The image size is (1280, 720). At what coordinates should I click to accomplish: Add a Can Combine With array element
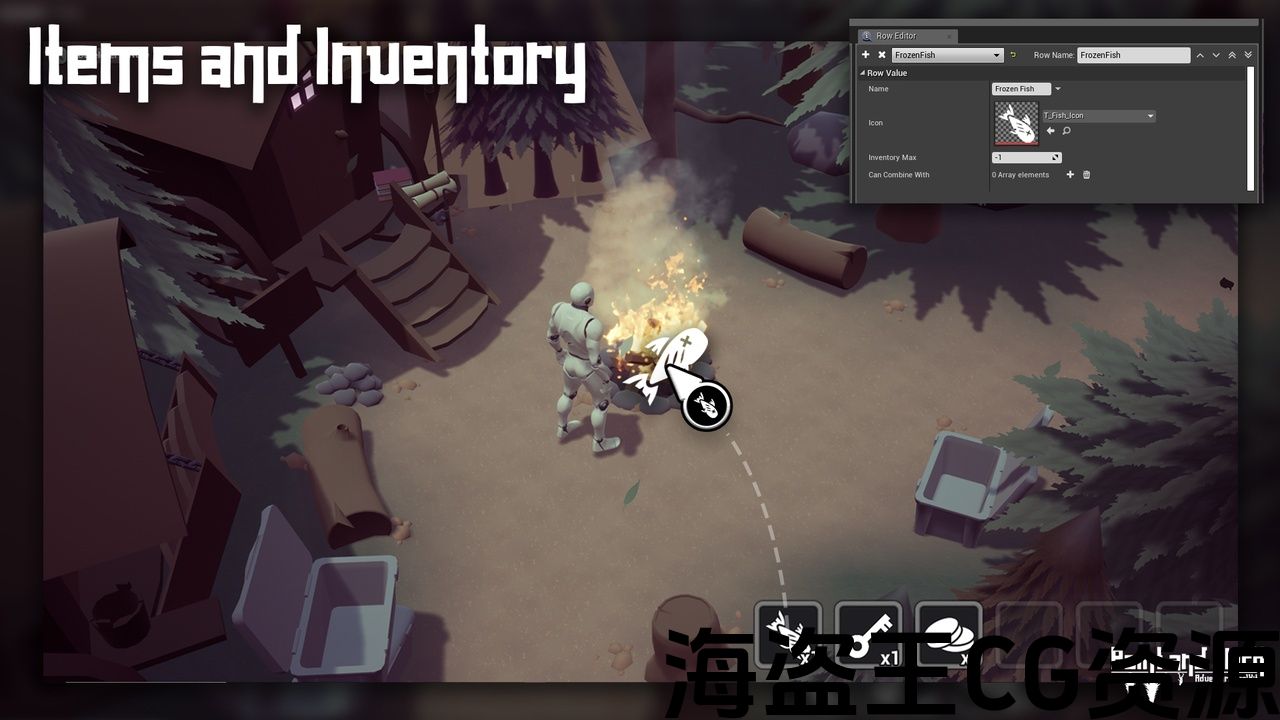click(x=1070, y=175)
